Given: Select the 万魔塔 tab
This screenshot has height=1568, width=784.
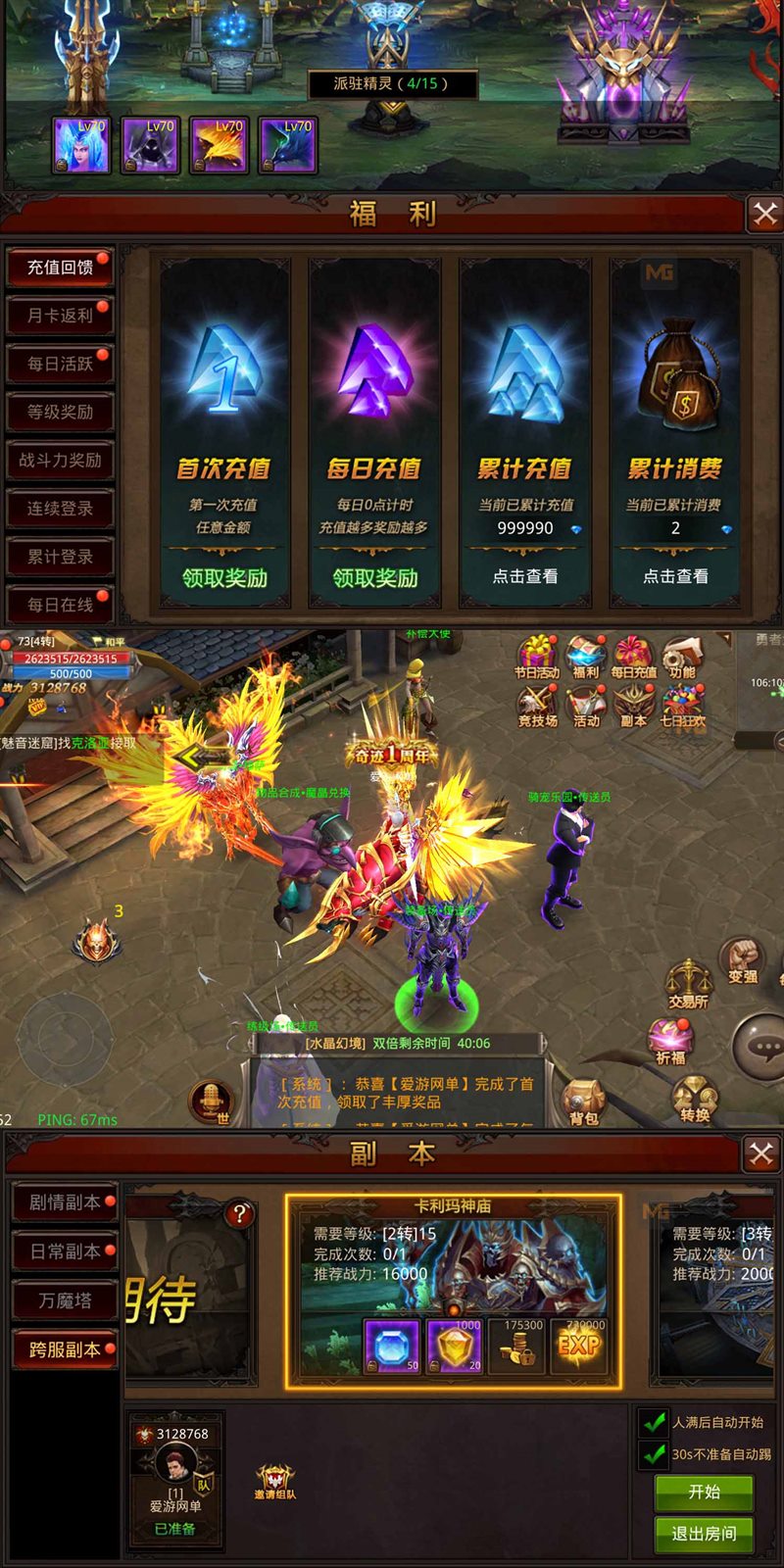Looking at the screenshot, I should [65, 1300].
